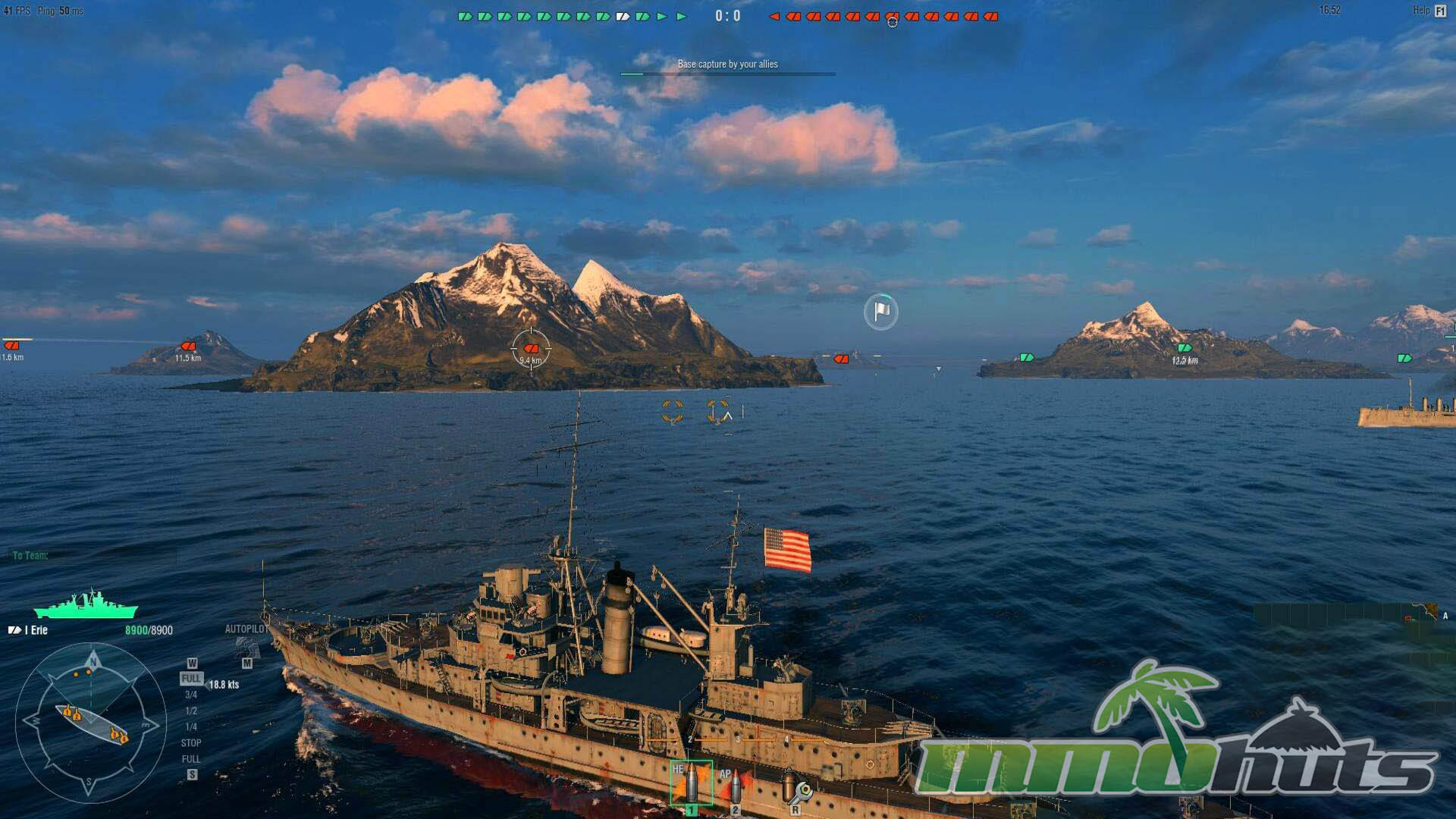
Task: Select the HE shell ammunition slot
Action: pyautogui.click(x=691, y=783)
